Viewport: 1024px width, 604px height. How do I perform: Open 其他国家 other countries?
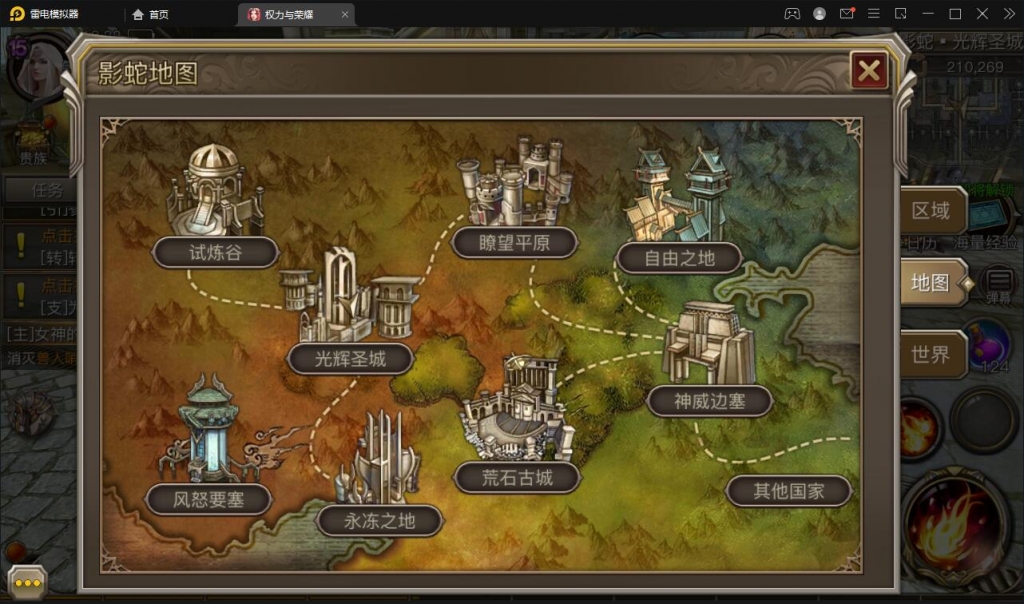789,491
